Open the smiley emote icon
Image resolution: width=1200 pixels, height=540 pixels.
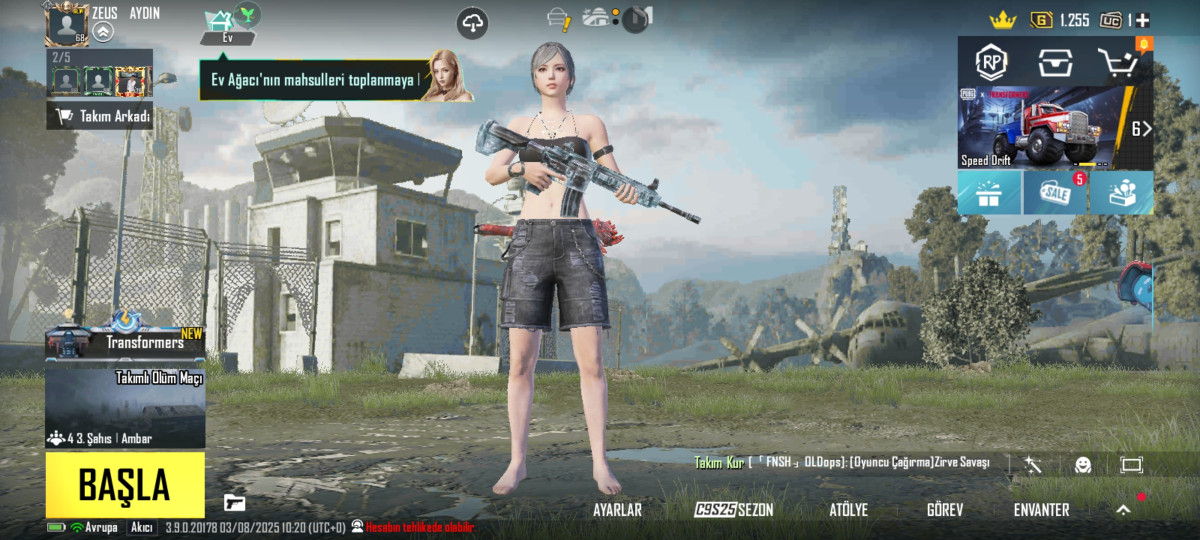click(x=1083, y=465)
